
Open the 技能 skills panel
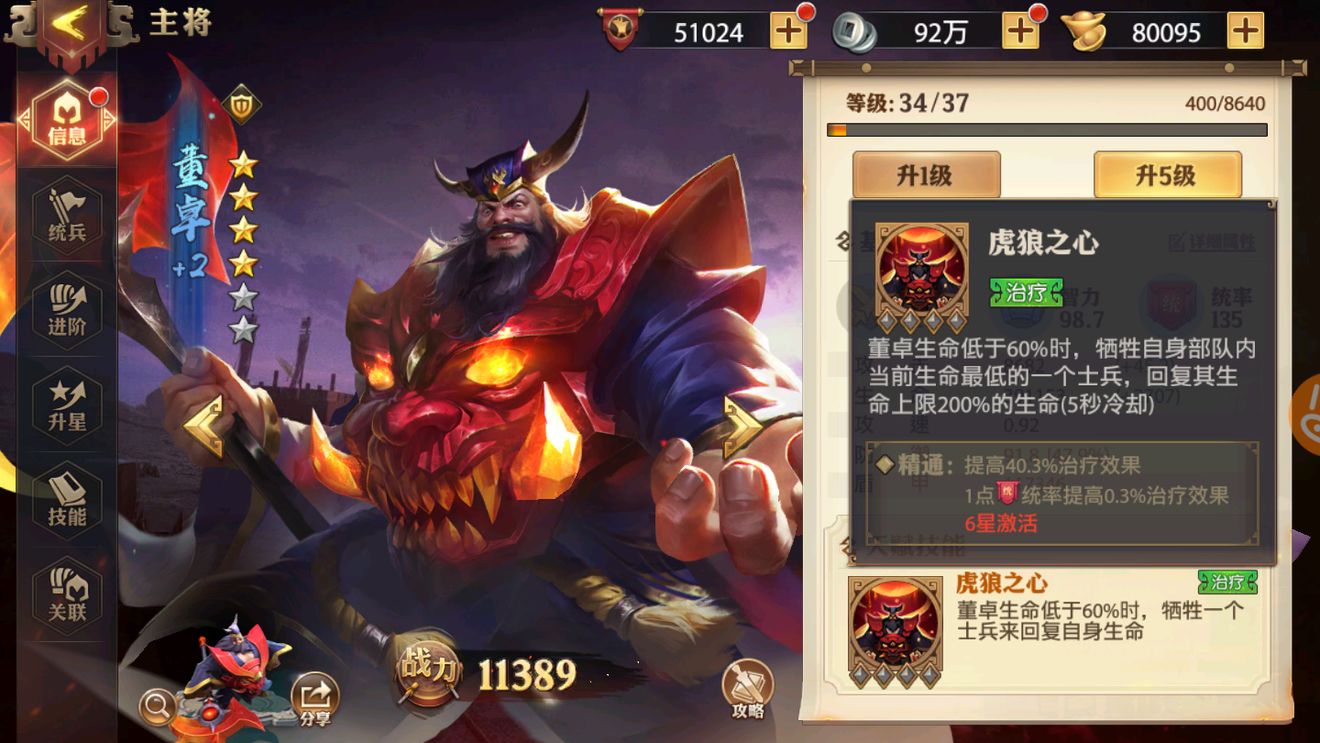[66, 498]
